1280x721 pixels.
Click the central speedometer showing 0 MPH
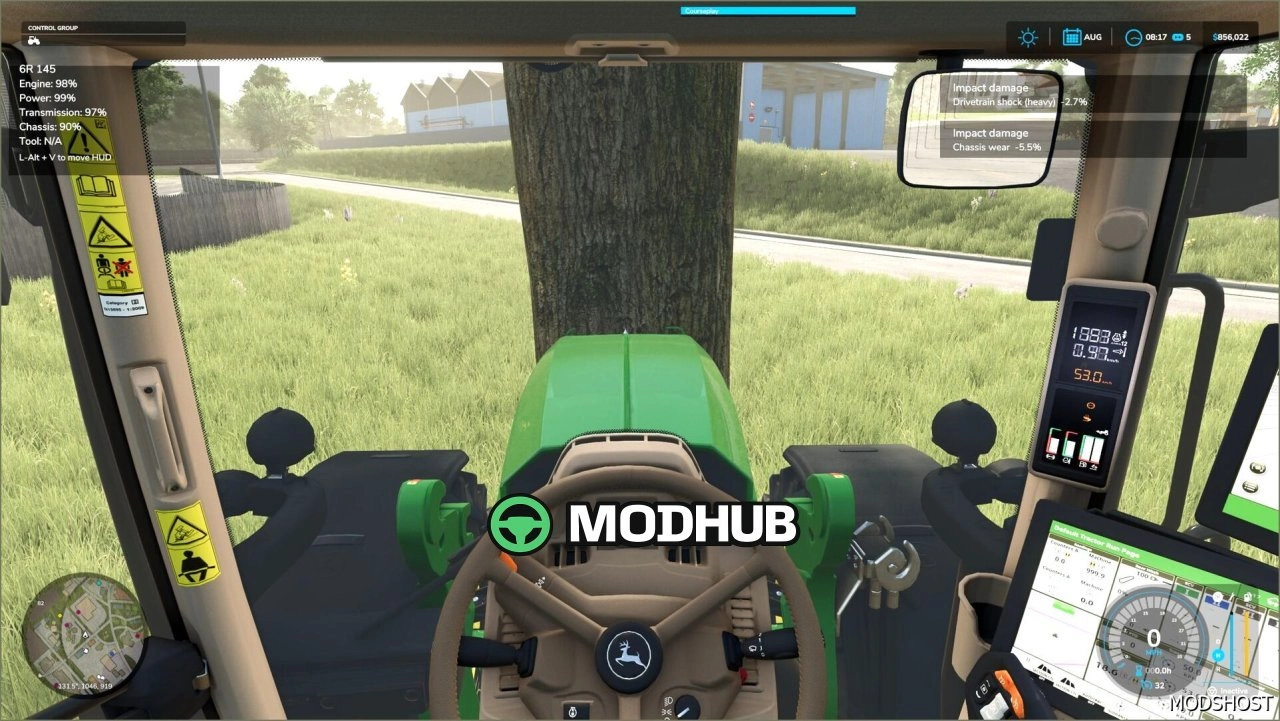point(1152,637)
